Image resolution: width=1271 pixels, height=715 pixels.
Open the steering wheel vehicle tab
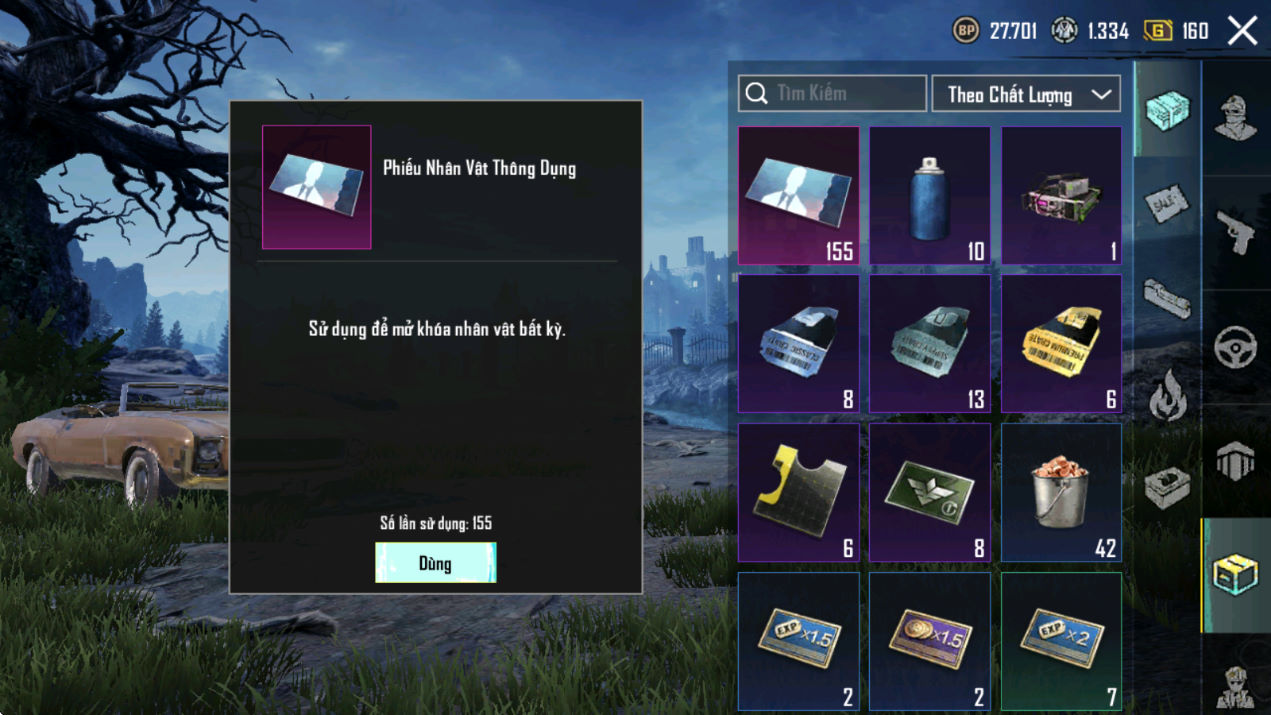(x=1236, y=346)
